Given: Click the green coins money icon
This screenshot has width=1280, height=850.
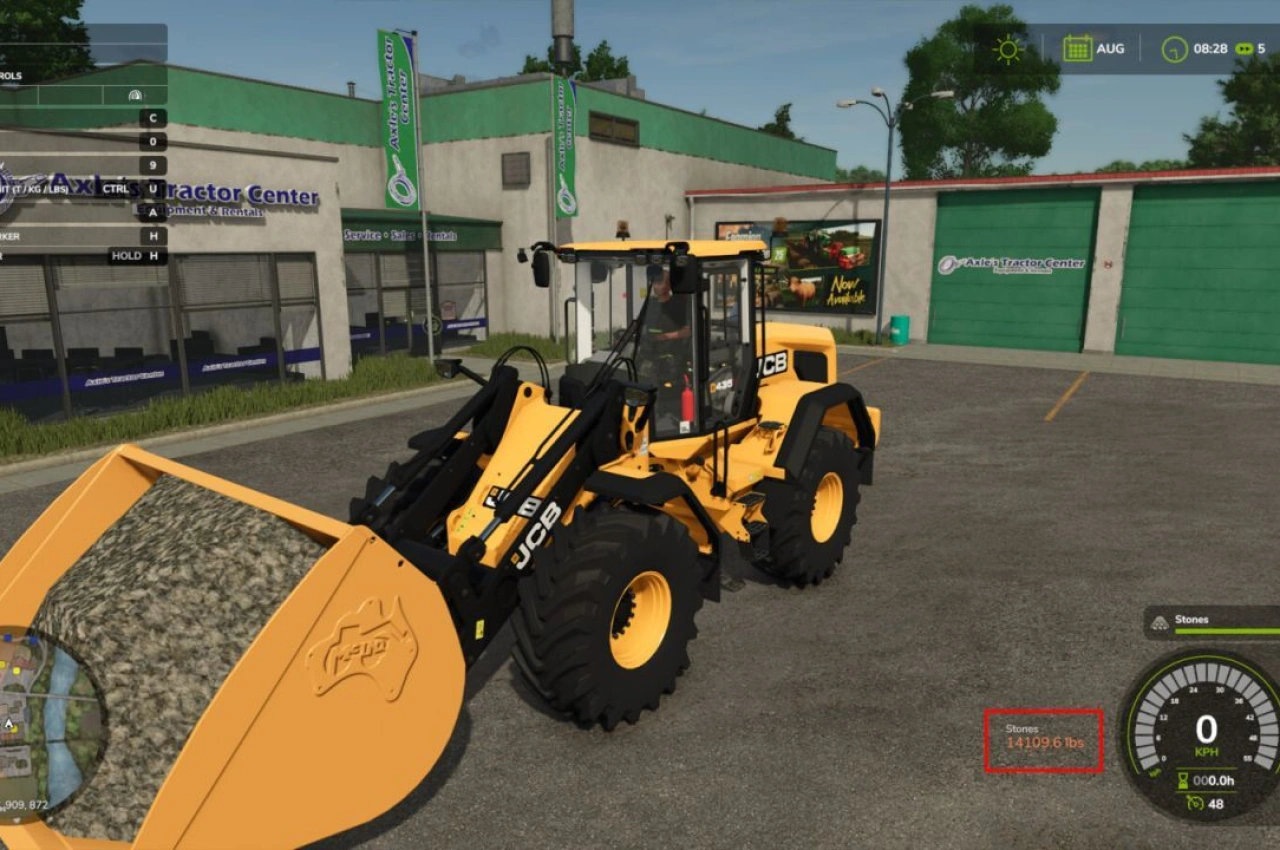Looking at the screenshot, I should tap(1242, 48).
